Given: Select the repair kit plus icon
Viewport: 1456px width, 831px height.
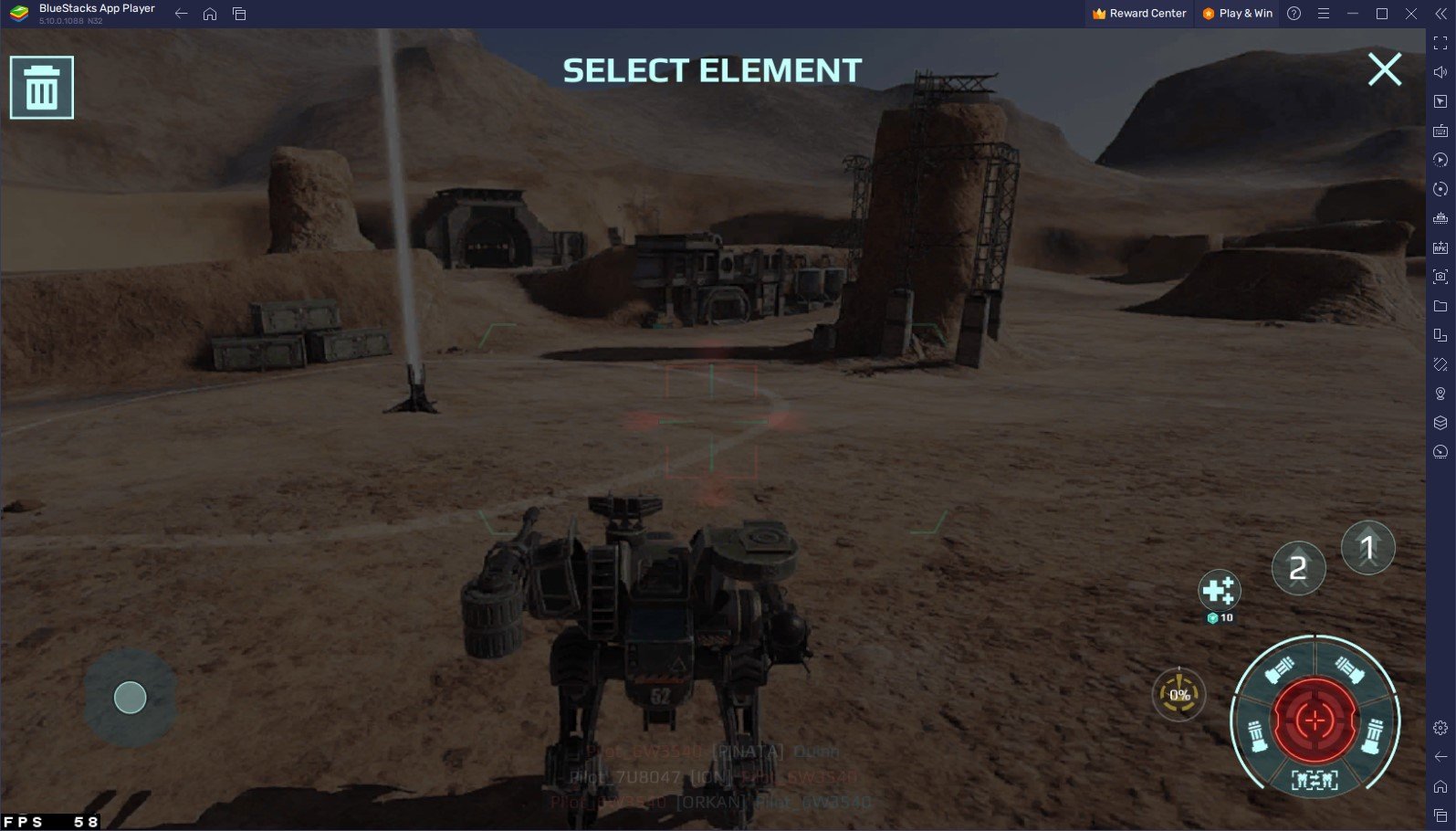Looking at the screenshot, I should coord(1219,591).
